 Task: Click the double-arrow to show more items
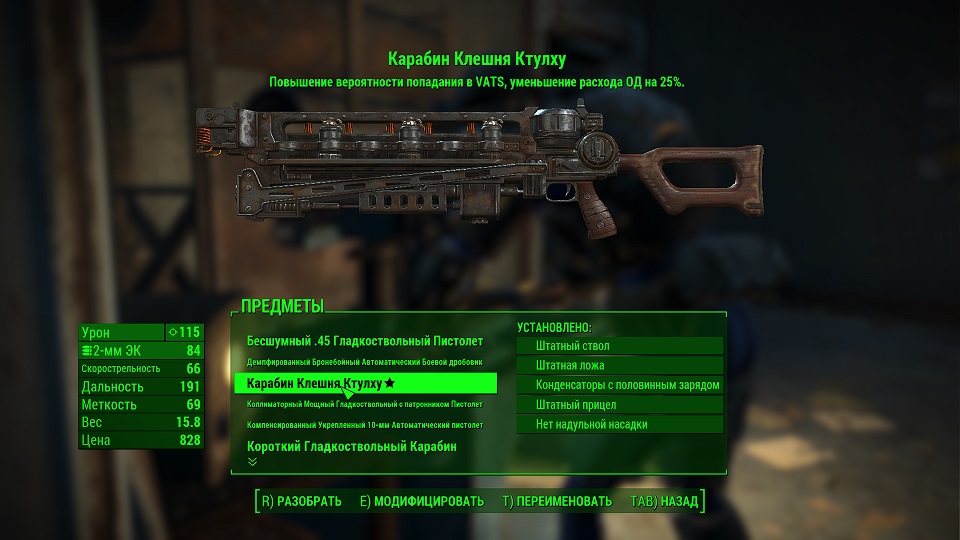[x=252, y=462]
